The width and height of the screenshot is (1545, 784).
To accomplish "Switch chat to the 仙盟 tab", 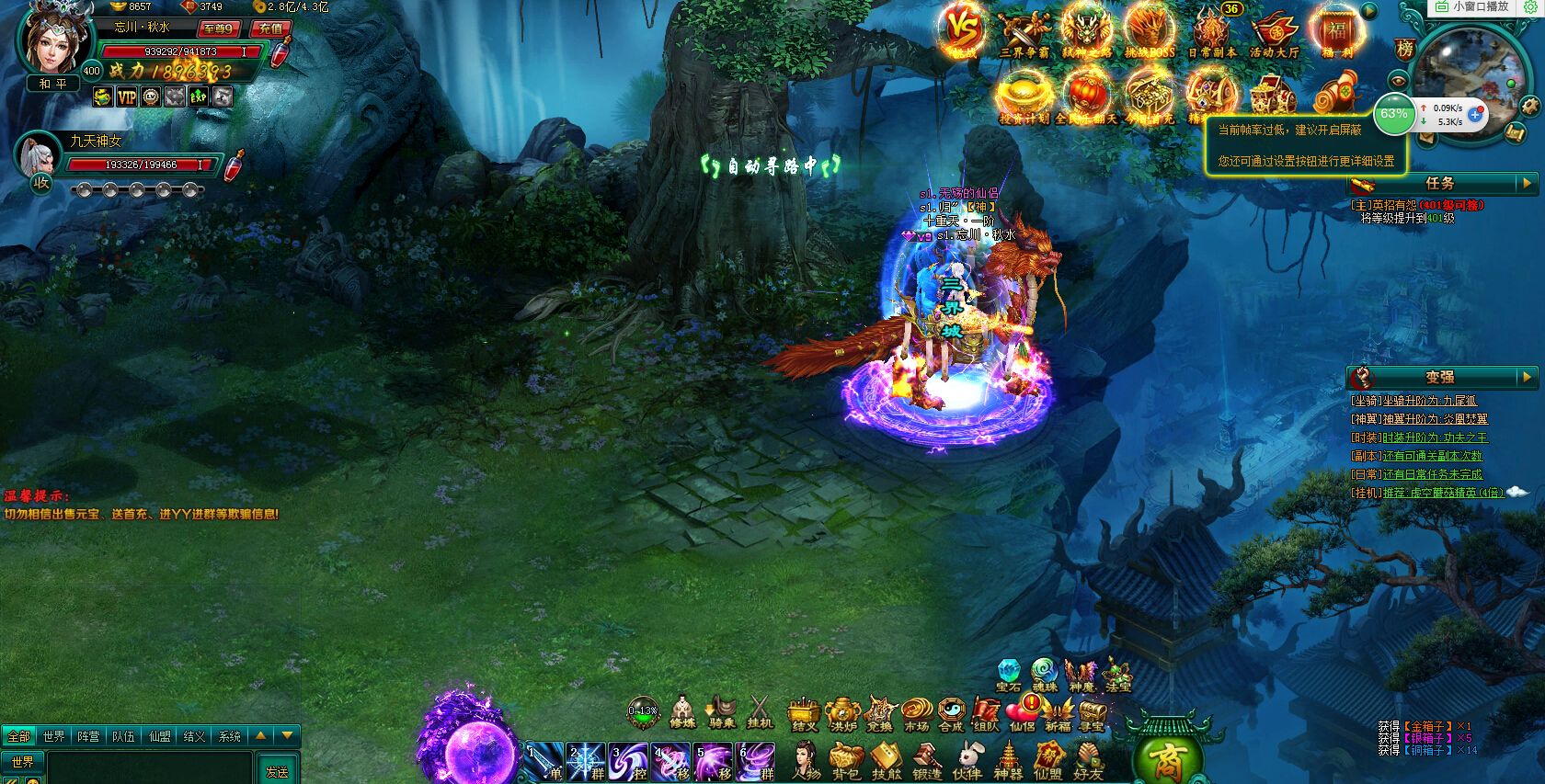I will 160,736.
